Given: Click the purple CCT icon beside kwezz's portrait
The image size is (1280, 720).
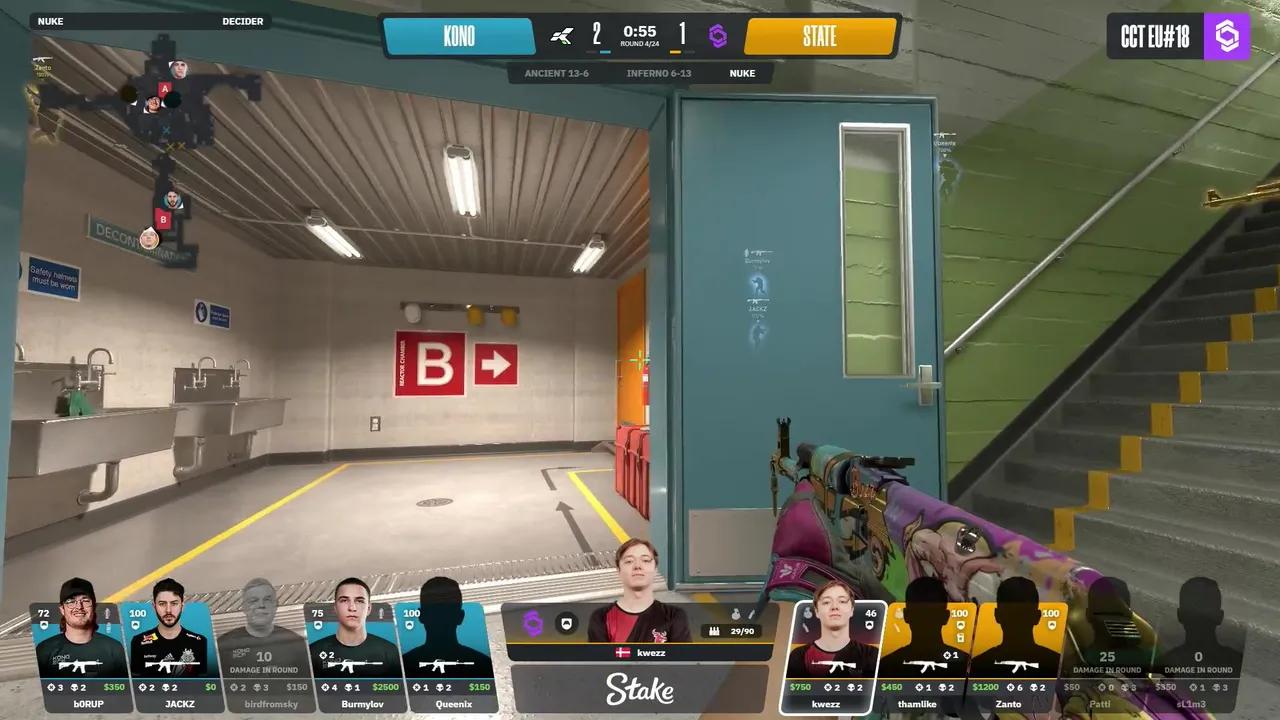Looking at the screenshot, I should 532,622.
